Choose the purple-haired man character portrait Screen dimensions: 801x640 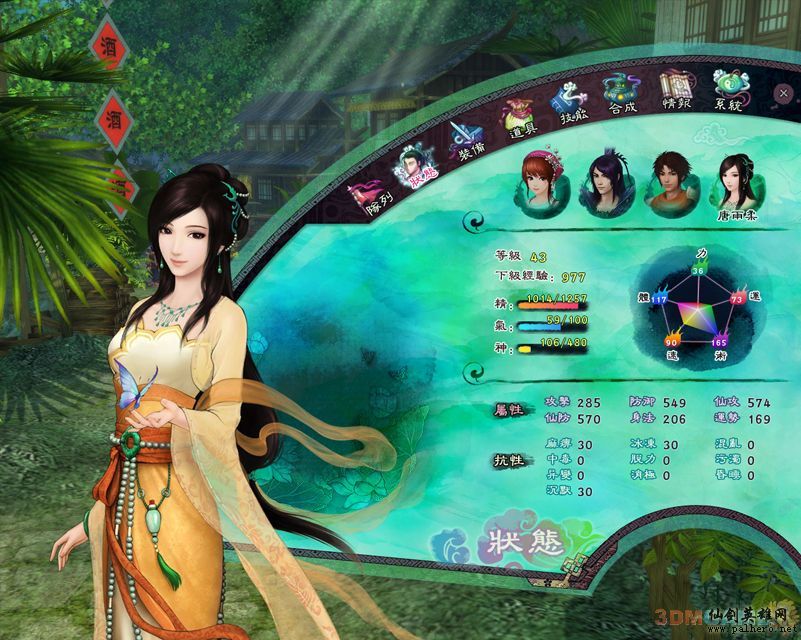pos(605,182)
